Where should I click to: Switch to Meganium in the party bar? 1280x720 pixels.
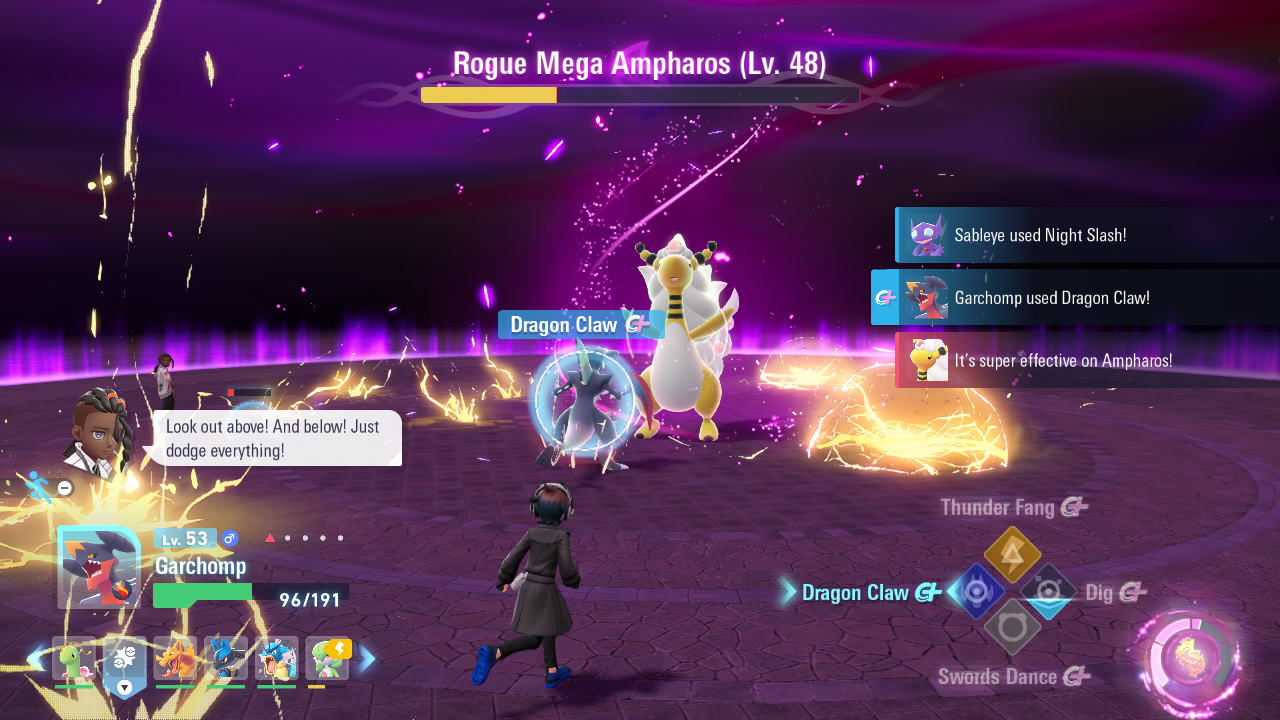point(74,660)
